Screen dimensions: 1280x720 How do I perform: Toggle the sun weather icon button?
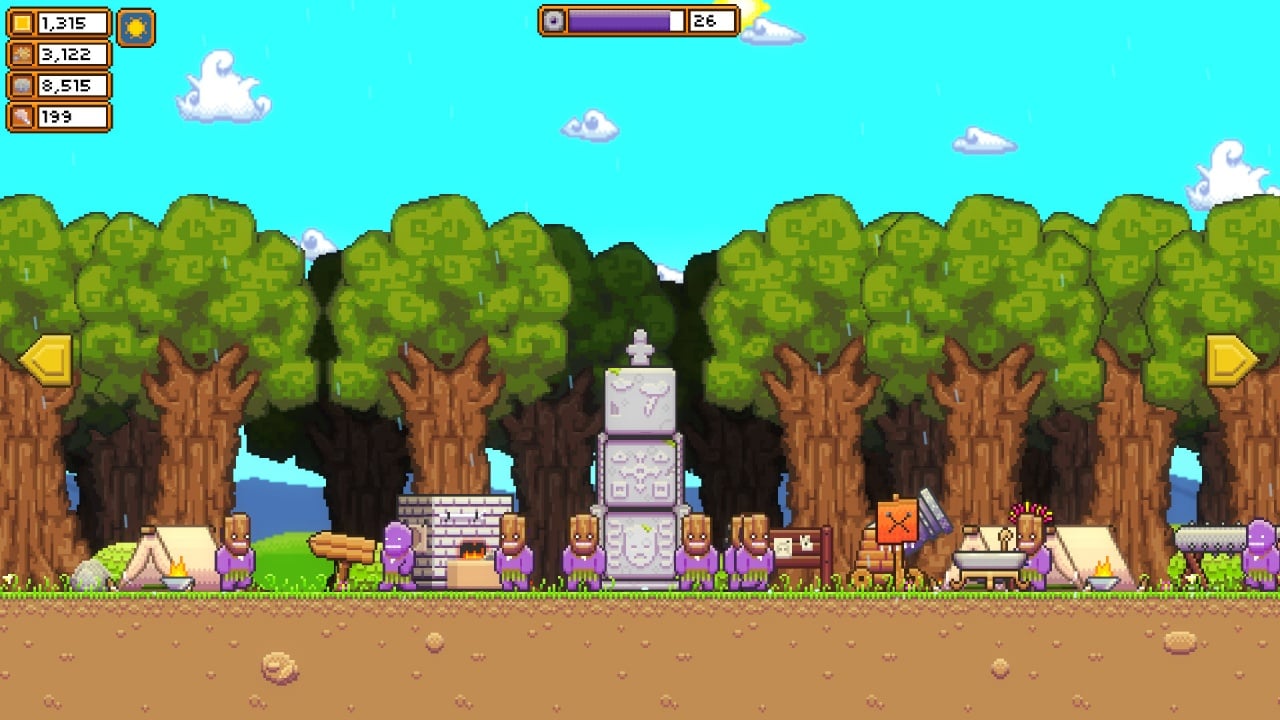(x=136, y=27)
